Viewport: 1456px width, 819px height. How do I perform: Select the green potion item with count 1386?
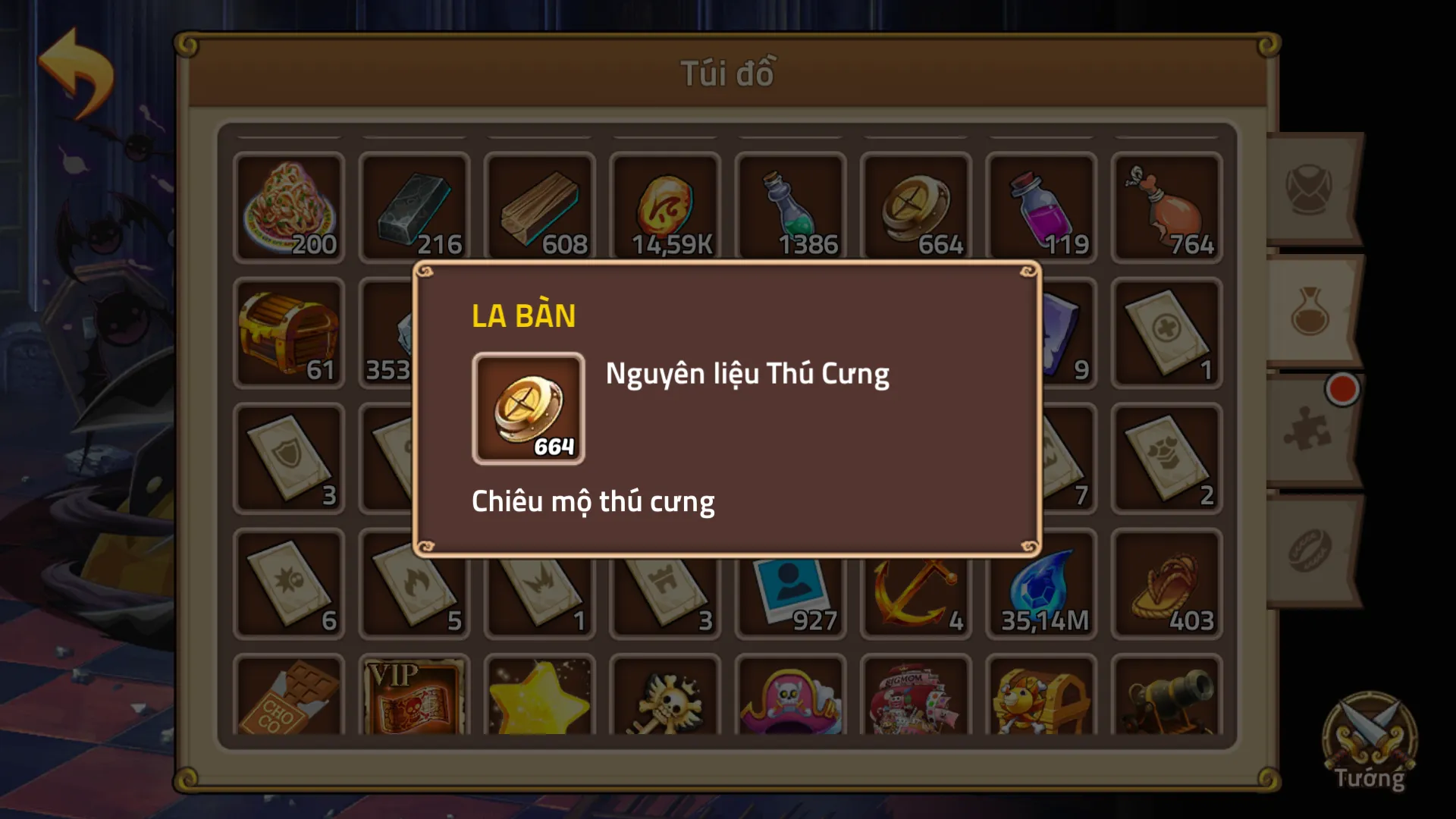point(790,206)
